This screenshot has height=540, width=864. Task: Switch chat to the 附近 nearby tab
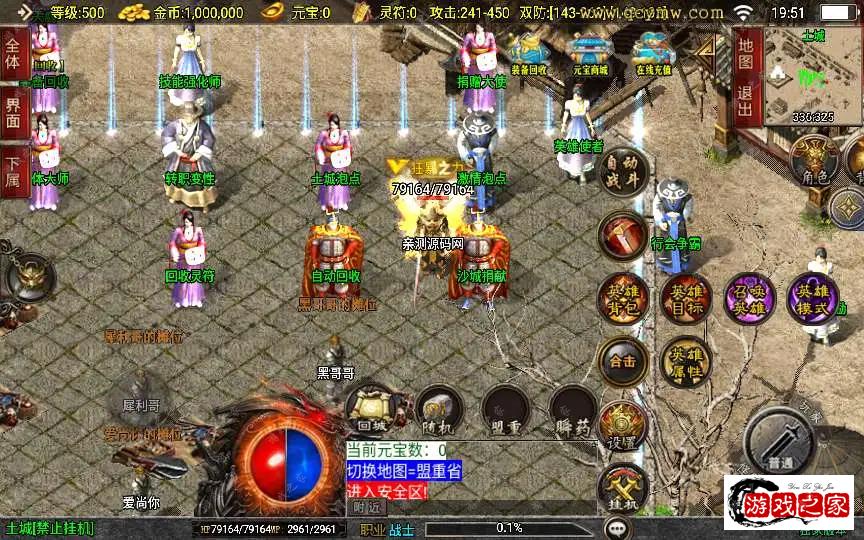point(368,507)
